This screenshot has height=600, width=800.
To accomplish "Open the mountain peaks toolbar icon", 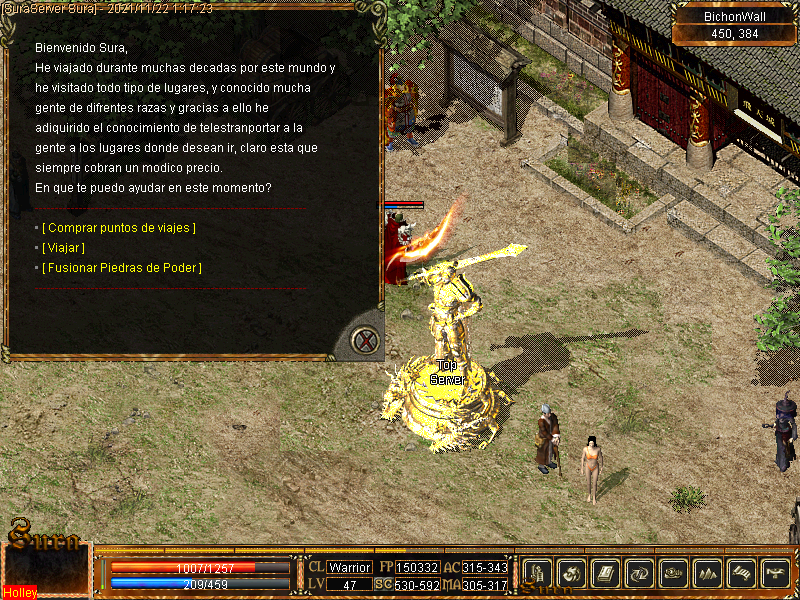I will 707,573.
